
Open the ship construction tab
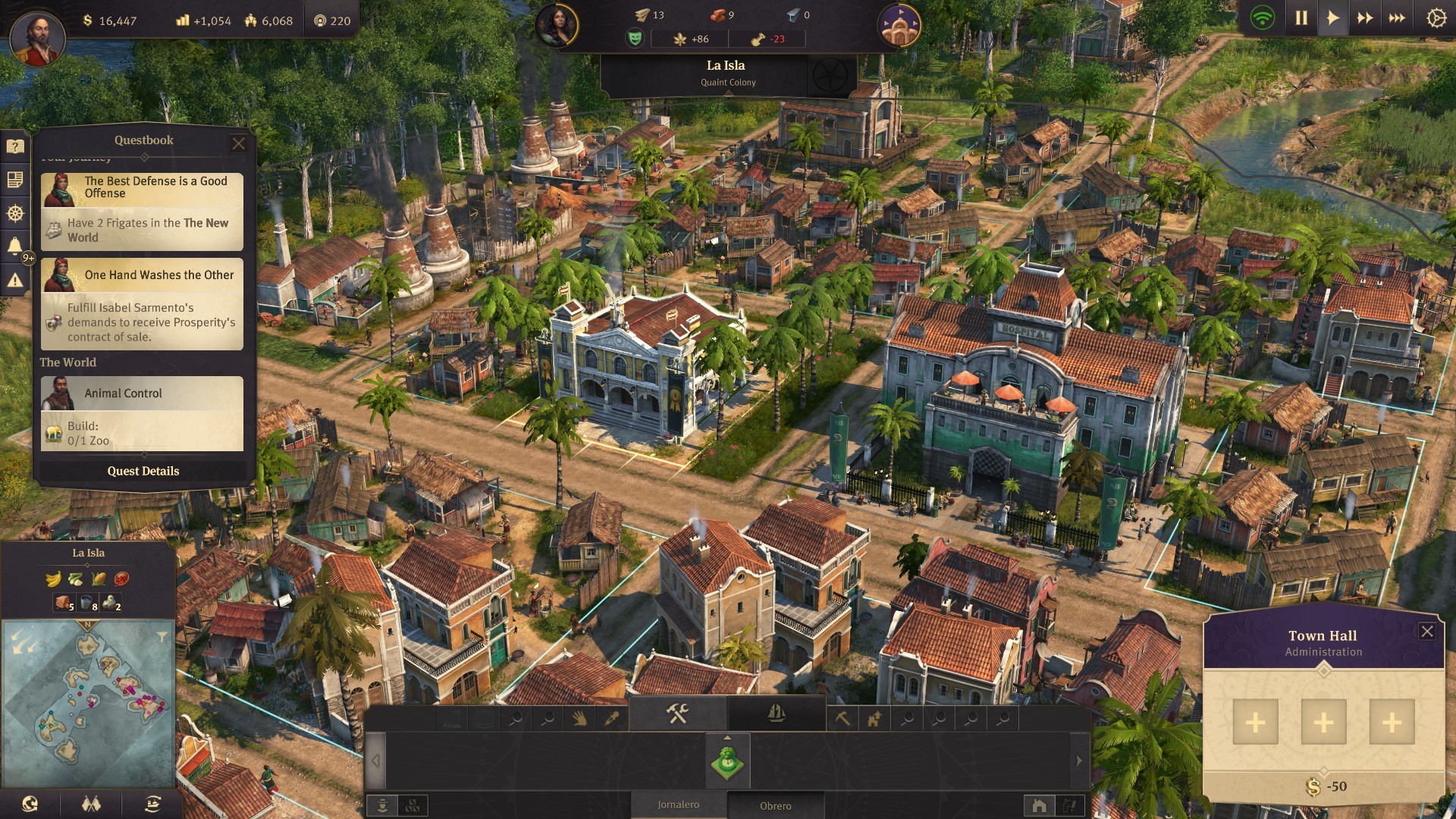(x=776, y=713)
